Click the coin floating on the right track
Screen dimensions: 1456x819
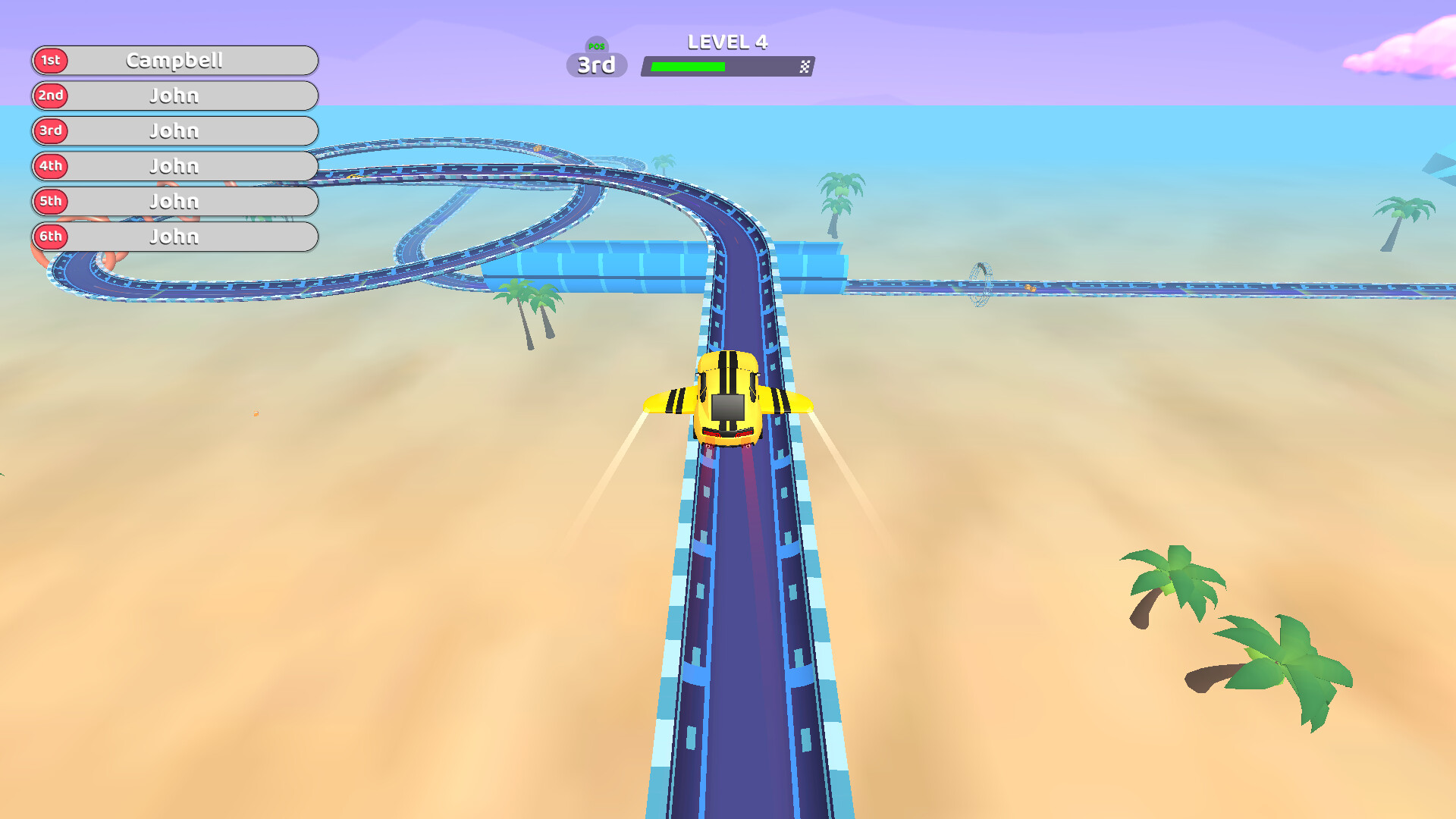tap(1028, 287)
